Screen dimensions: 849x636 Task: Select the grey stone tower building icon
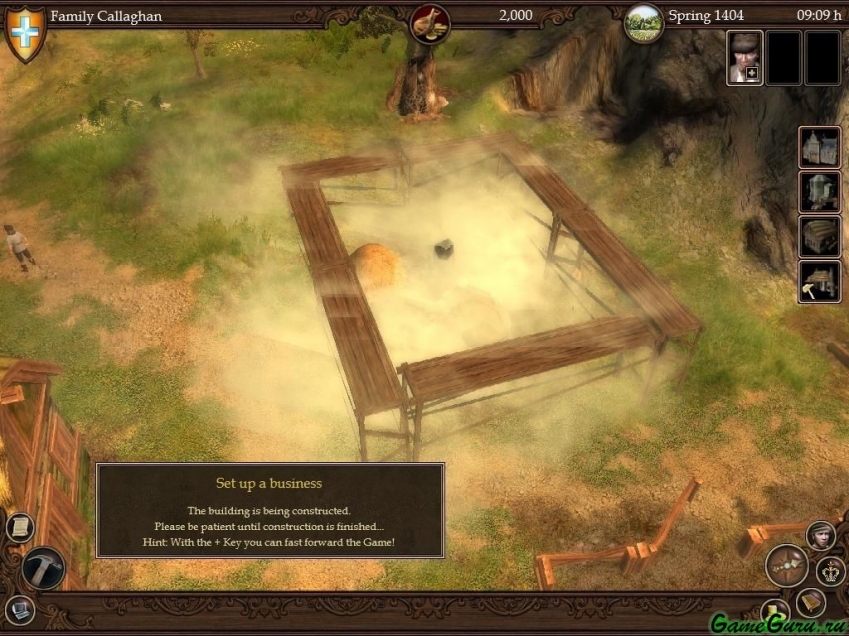click(819, 192)
